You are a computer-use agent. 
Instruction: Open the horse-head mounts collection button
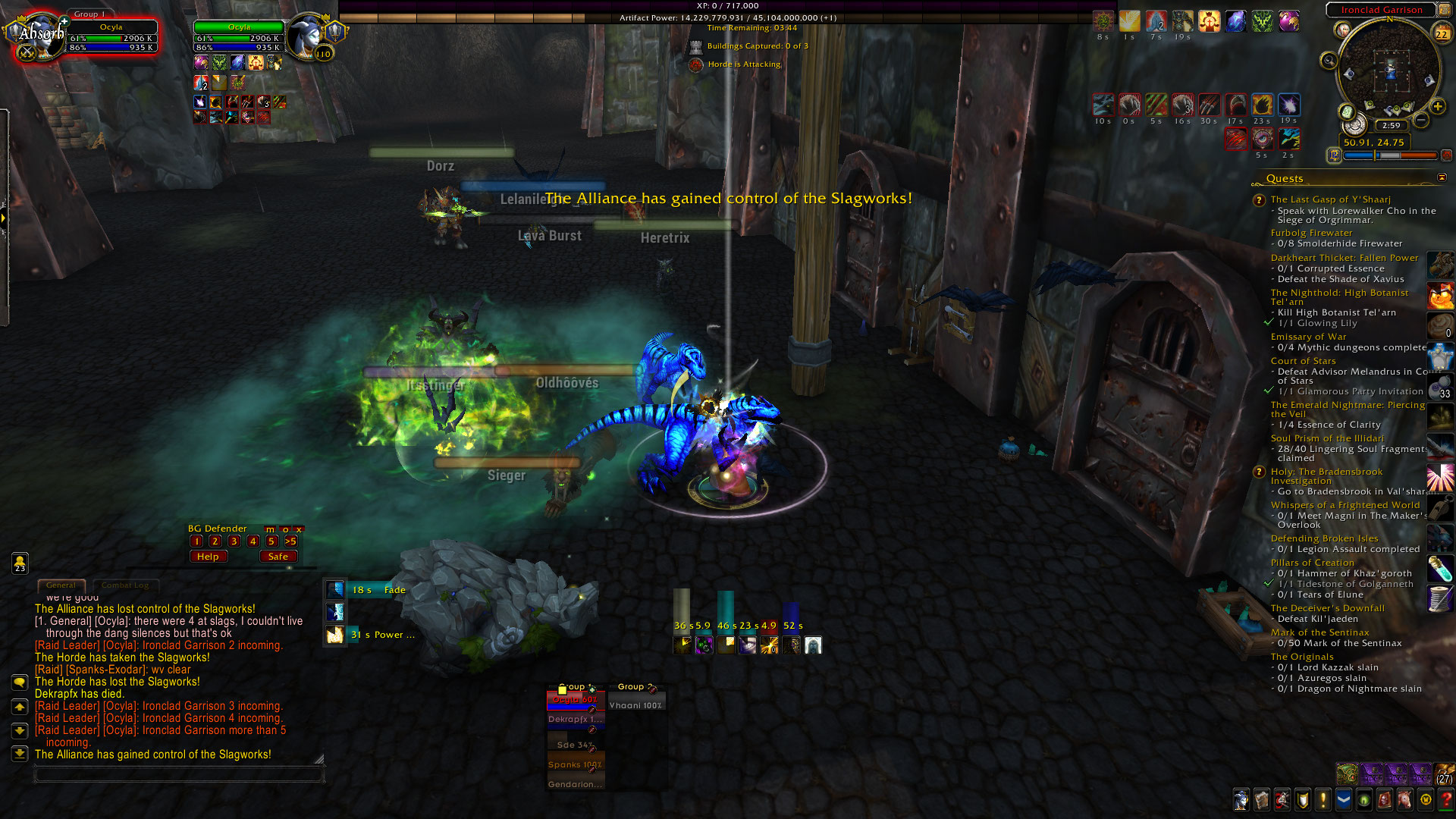[1405, 800]
